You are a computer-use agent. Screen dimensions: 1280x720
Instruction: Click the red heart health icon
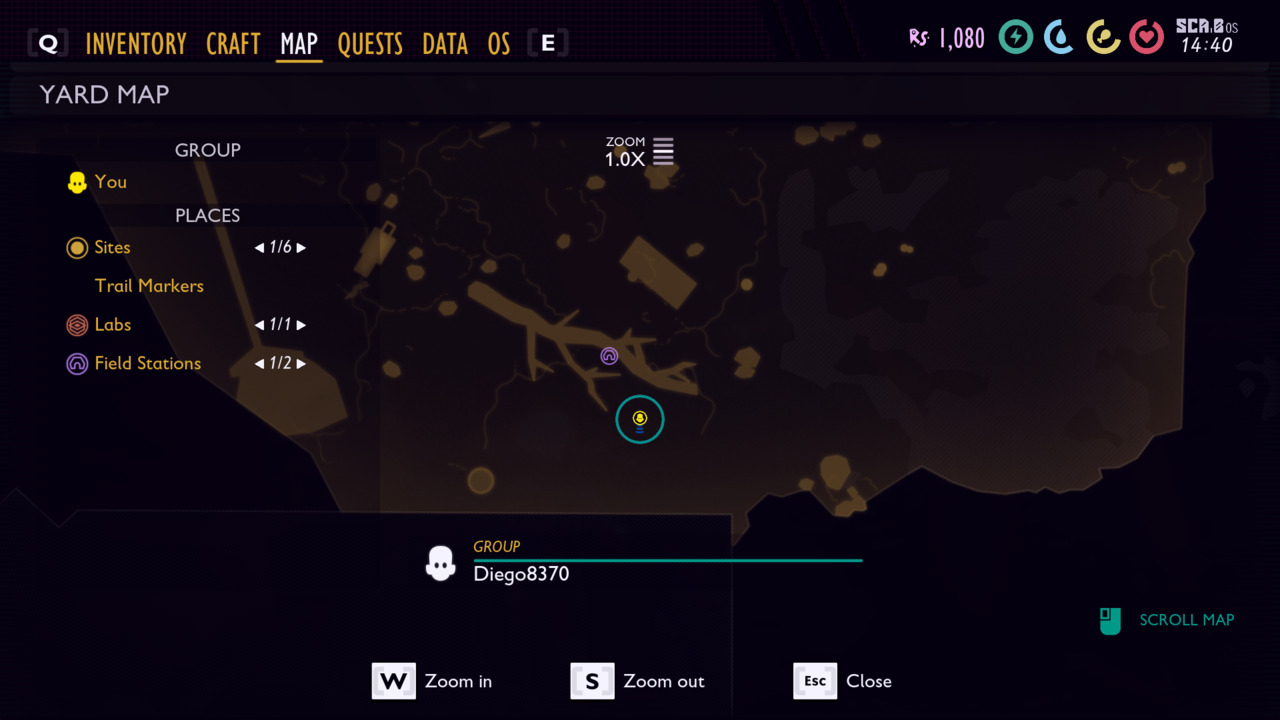pos(1147,37)
